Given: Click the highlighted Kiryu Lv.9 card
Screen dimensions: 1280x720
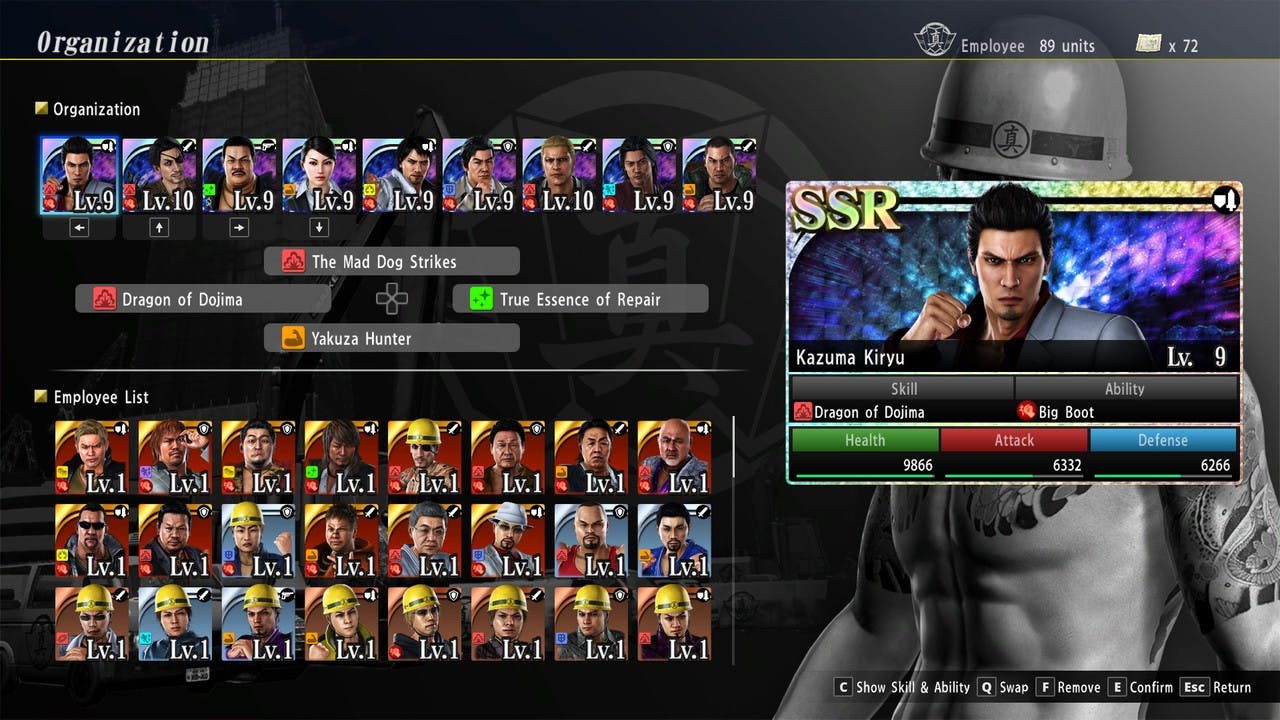Looking at the screenshot, I should tap(79, 175).
